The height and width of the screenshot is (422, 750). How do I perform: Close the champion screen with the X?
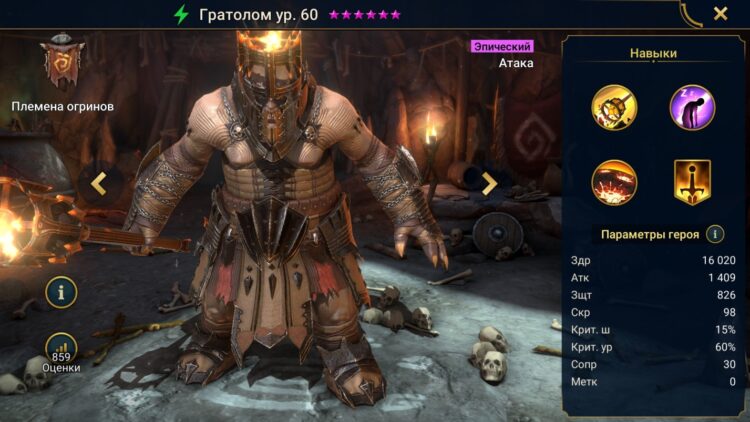(720, 14)
